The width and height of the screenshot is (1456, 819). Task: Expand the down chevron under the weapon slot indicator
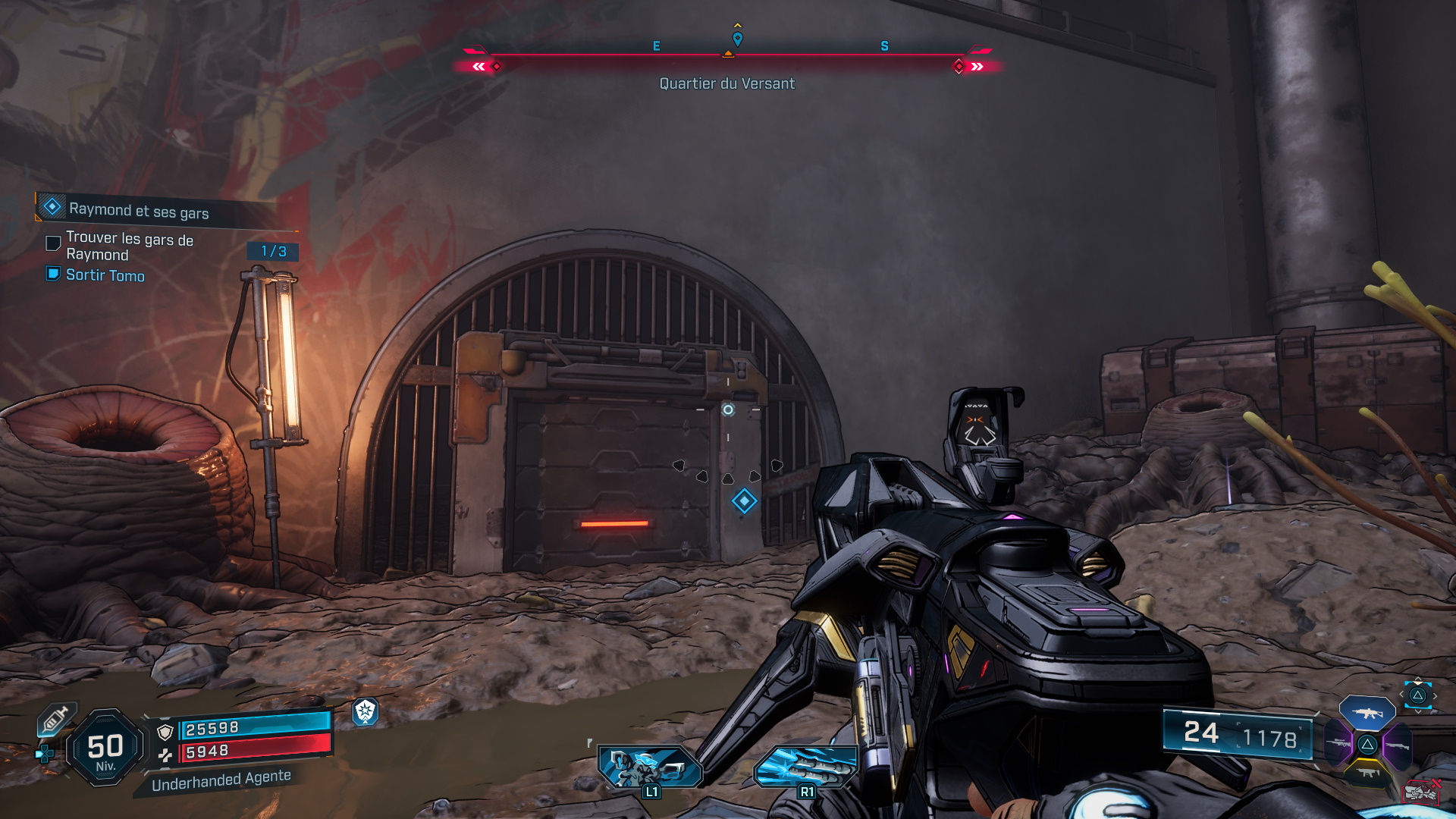(1418, 711)
